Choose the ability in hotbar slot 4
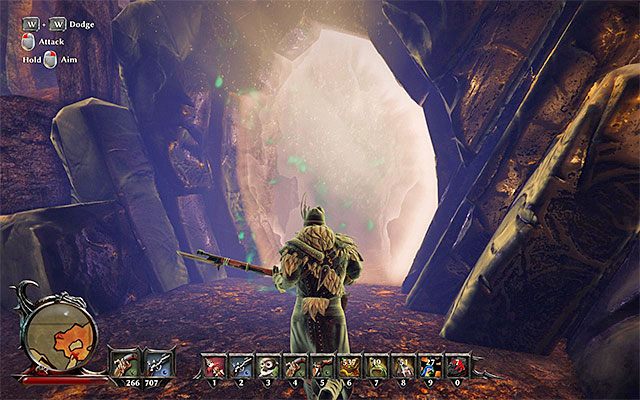Viewport: 640px width, 400px height. click(295, 364)
